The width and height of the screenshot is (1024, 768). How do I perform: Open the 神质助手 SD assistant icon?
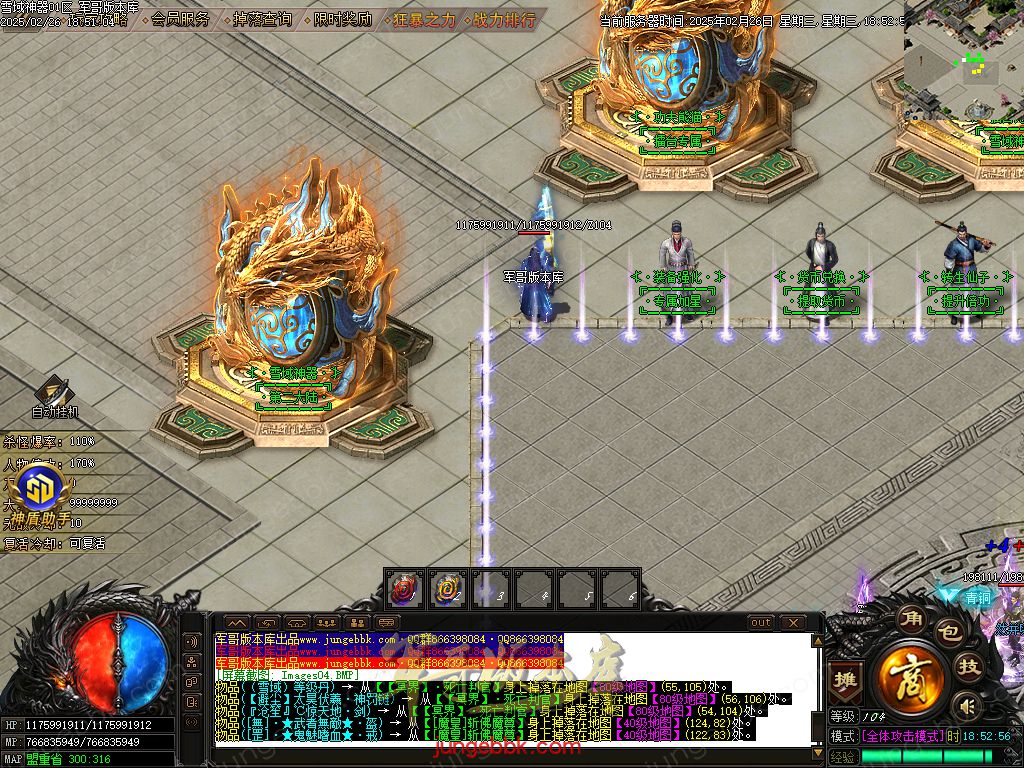tap(44, 490)
